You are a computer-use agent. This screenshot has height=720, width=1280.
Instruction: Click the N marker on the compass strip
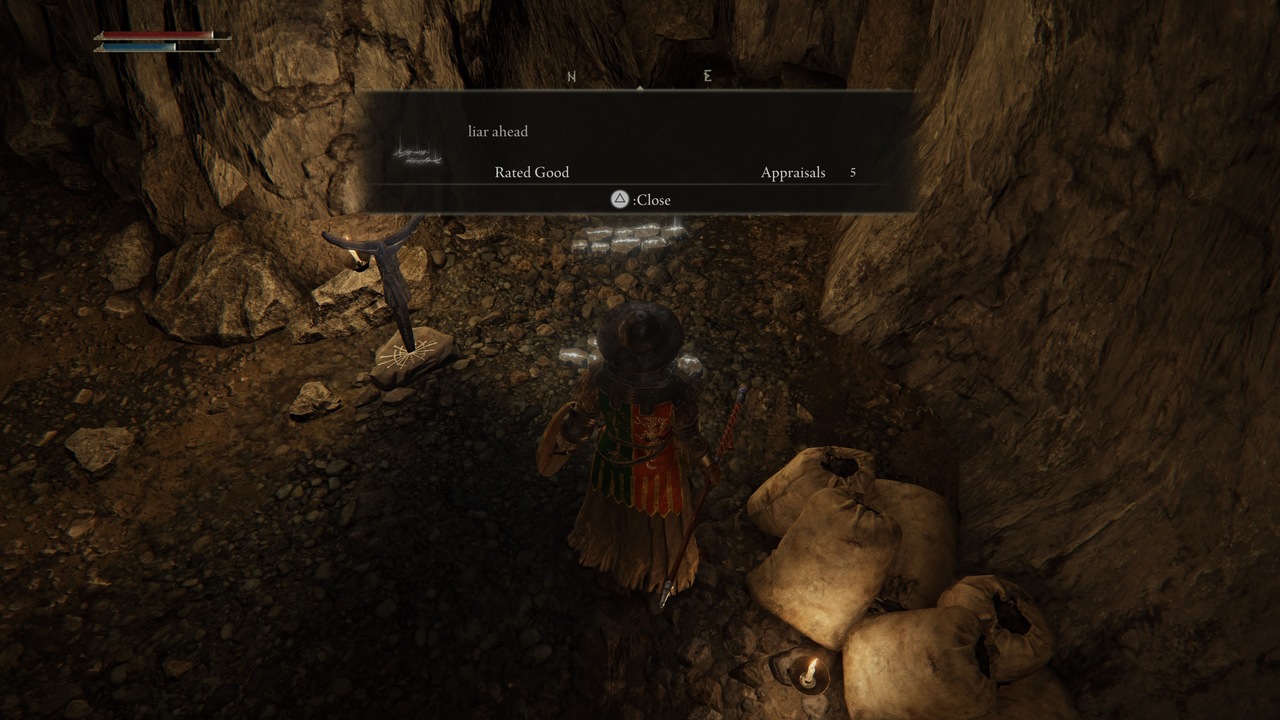click(570, 75)
